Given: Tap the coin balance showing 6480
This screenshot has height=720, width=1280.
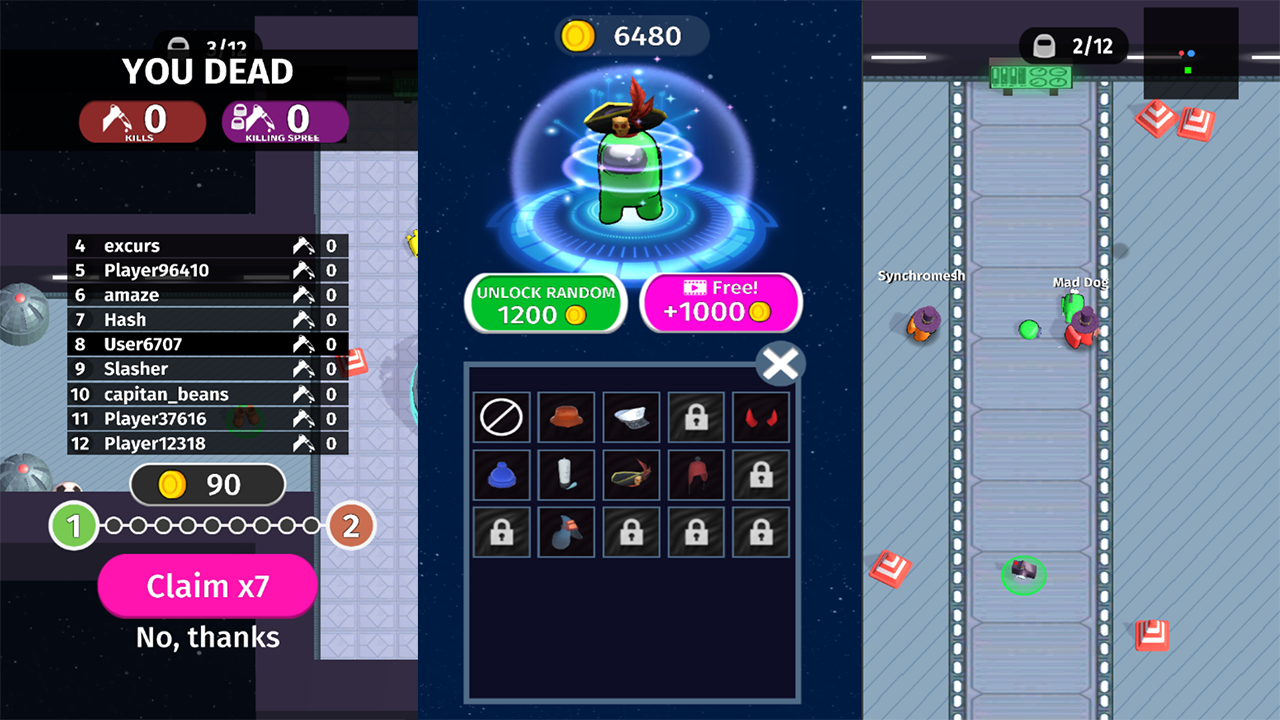Looking at the screenshot, I should tap(632, 36).
